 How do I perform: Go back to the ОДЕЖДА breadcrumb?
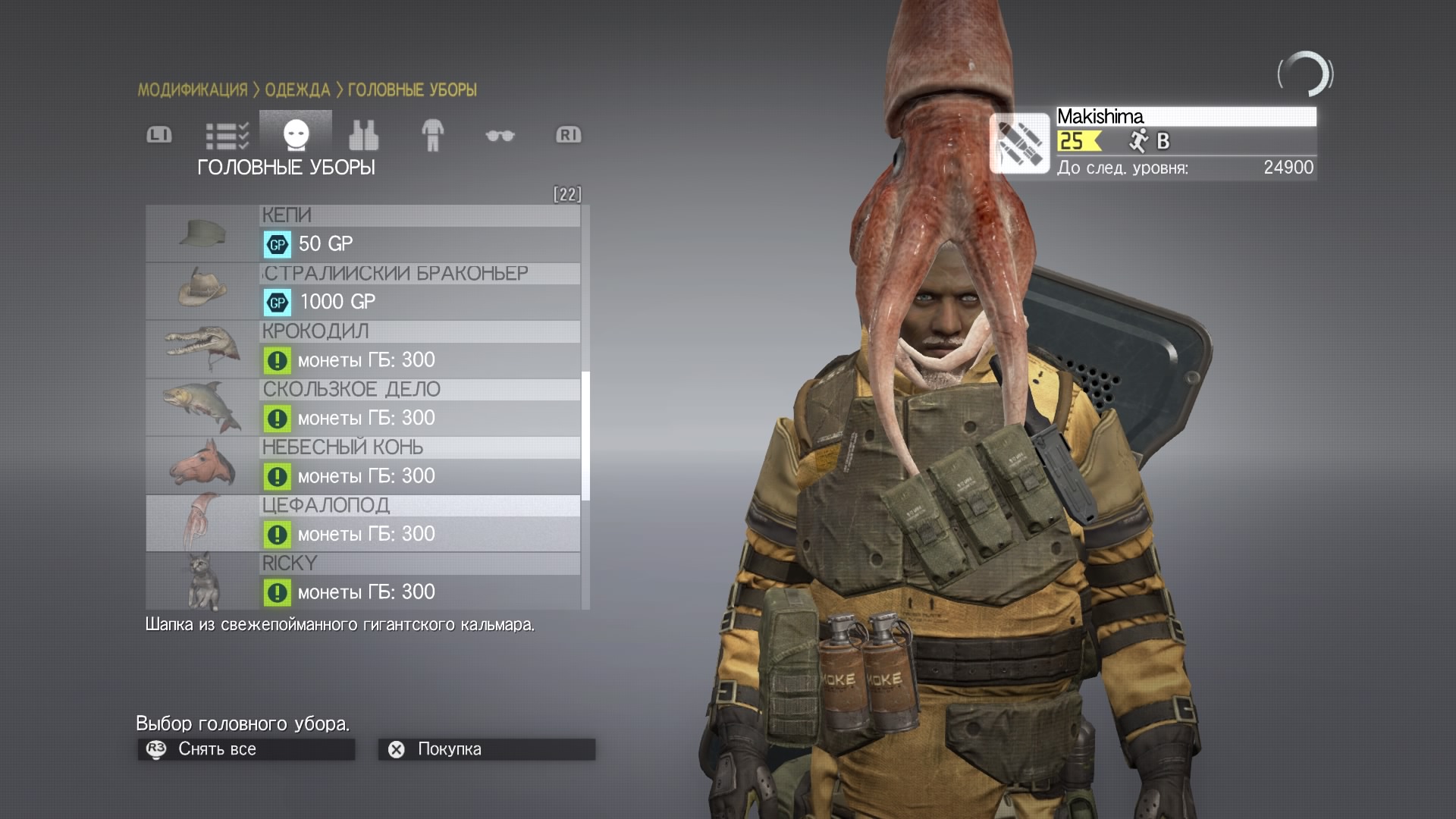297,90
